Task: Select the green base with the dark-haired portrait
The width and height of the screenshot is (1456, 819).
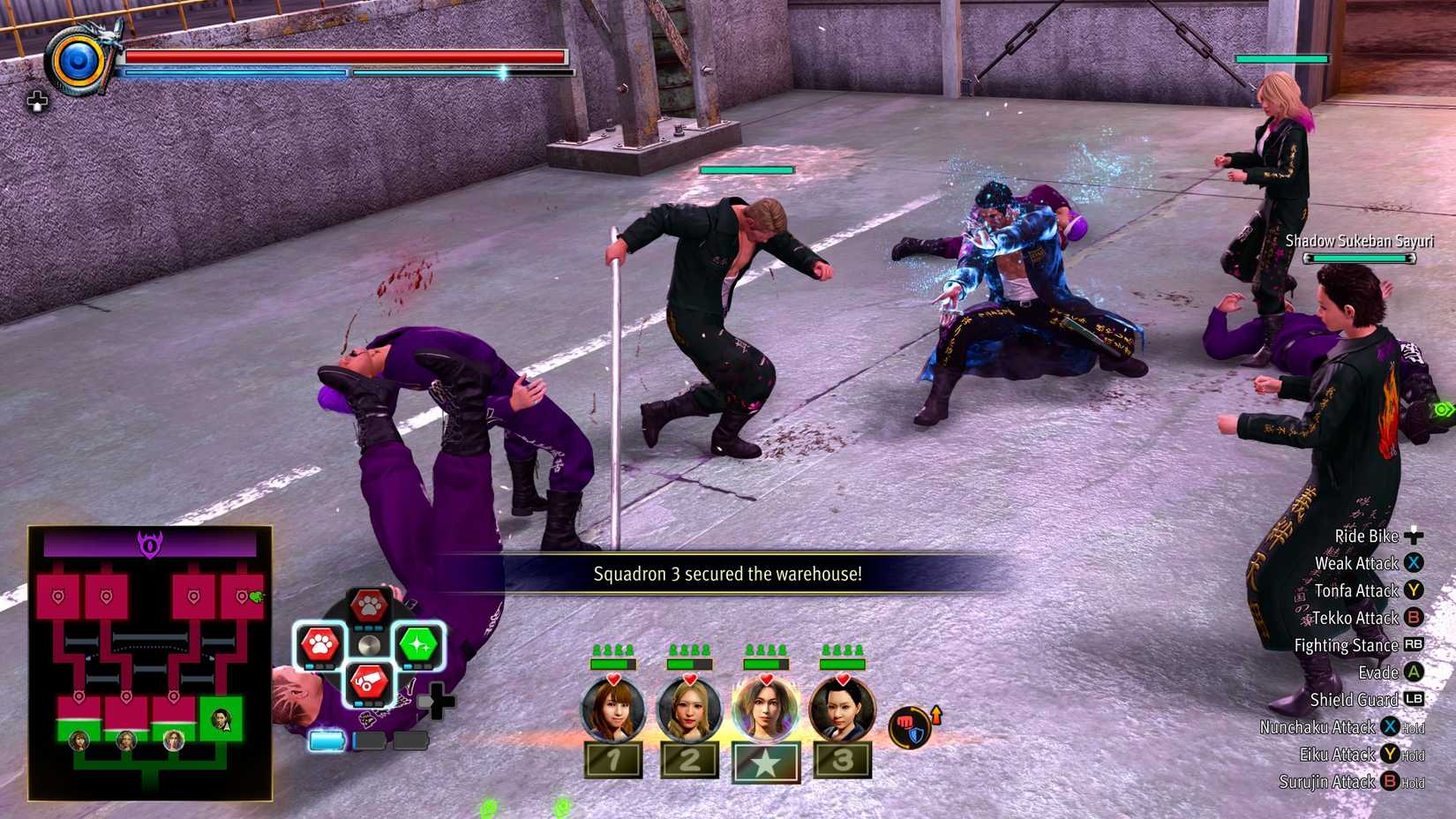Action: [221, 720]
